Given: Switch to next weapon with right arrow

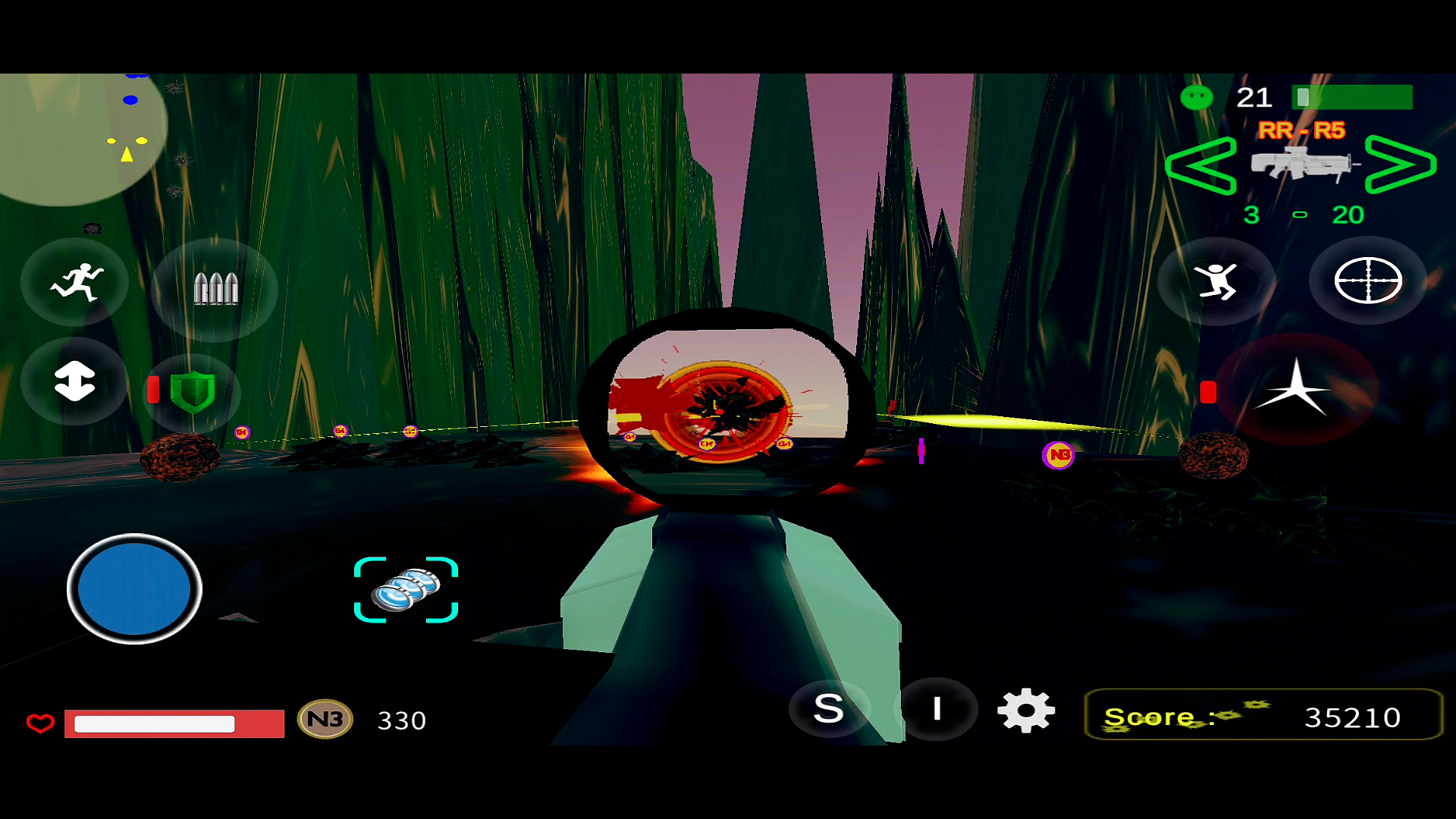Looking at the screenshot, I should (x=1400, y=165).
